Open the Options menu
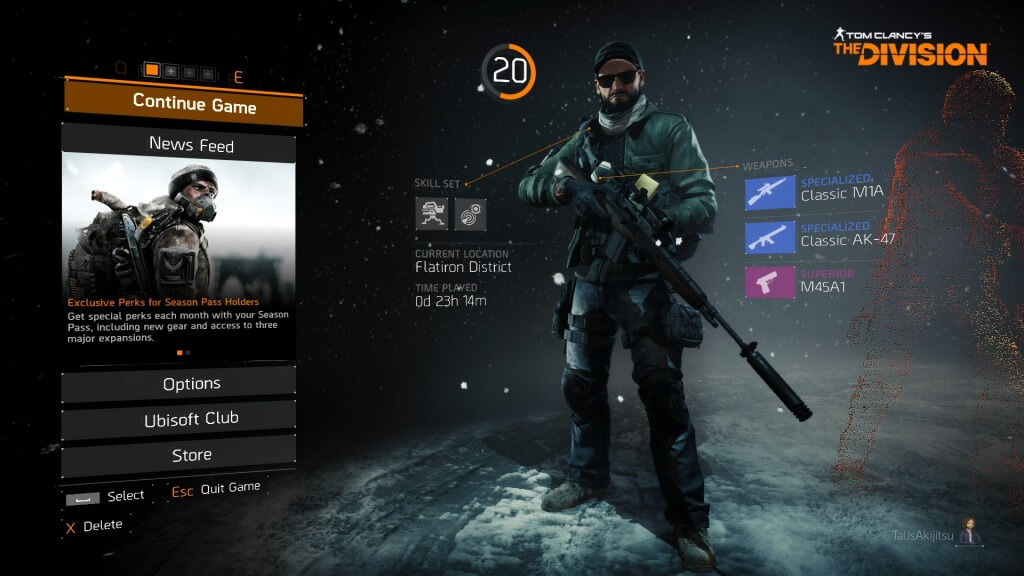 [x=180, y=384]
